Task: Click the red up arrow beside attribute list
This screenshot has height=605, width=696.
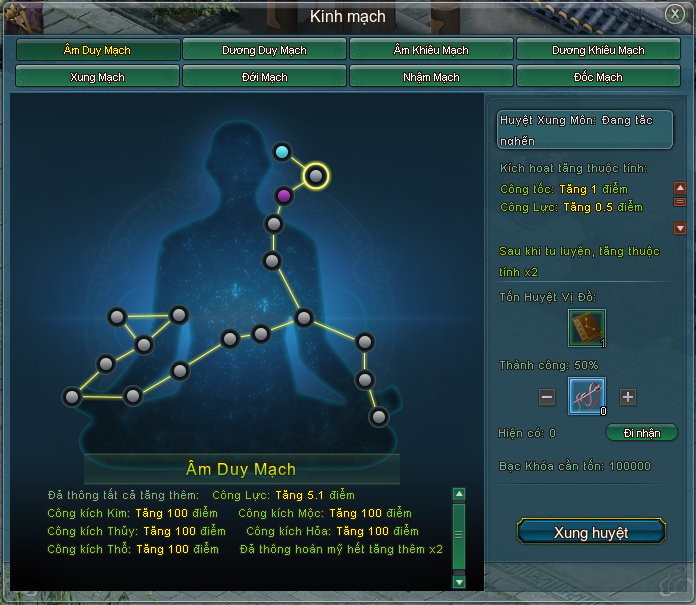Action: point(680,187)
